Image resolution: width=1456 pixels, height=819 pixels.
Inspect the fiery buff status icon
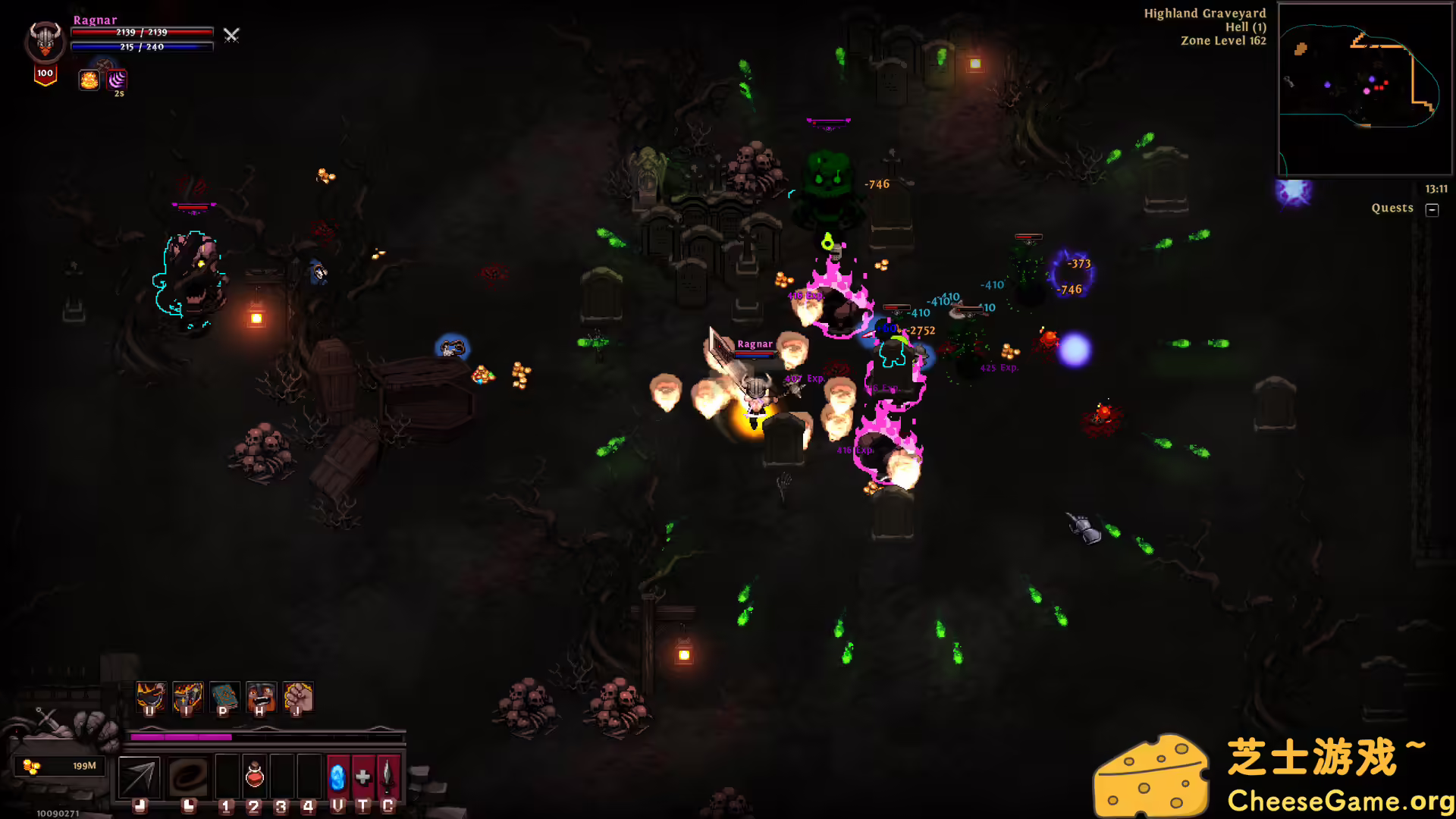[x=89, y=80]
